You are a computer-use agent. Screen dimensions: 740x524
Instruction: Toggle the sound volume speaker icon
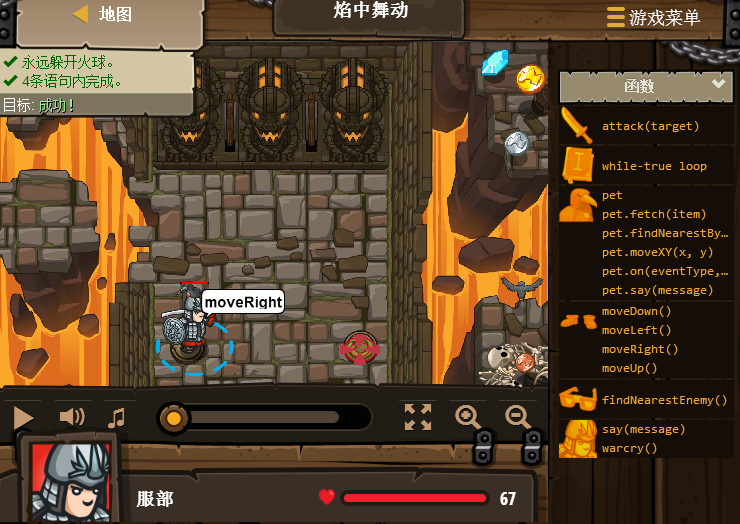[x=72, y=417]
